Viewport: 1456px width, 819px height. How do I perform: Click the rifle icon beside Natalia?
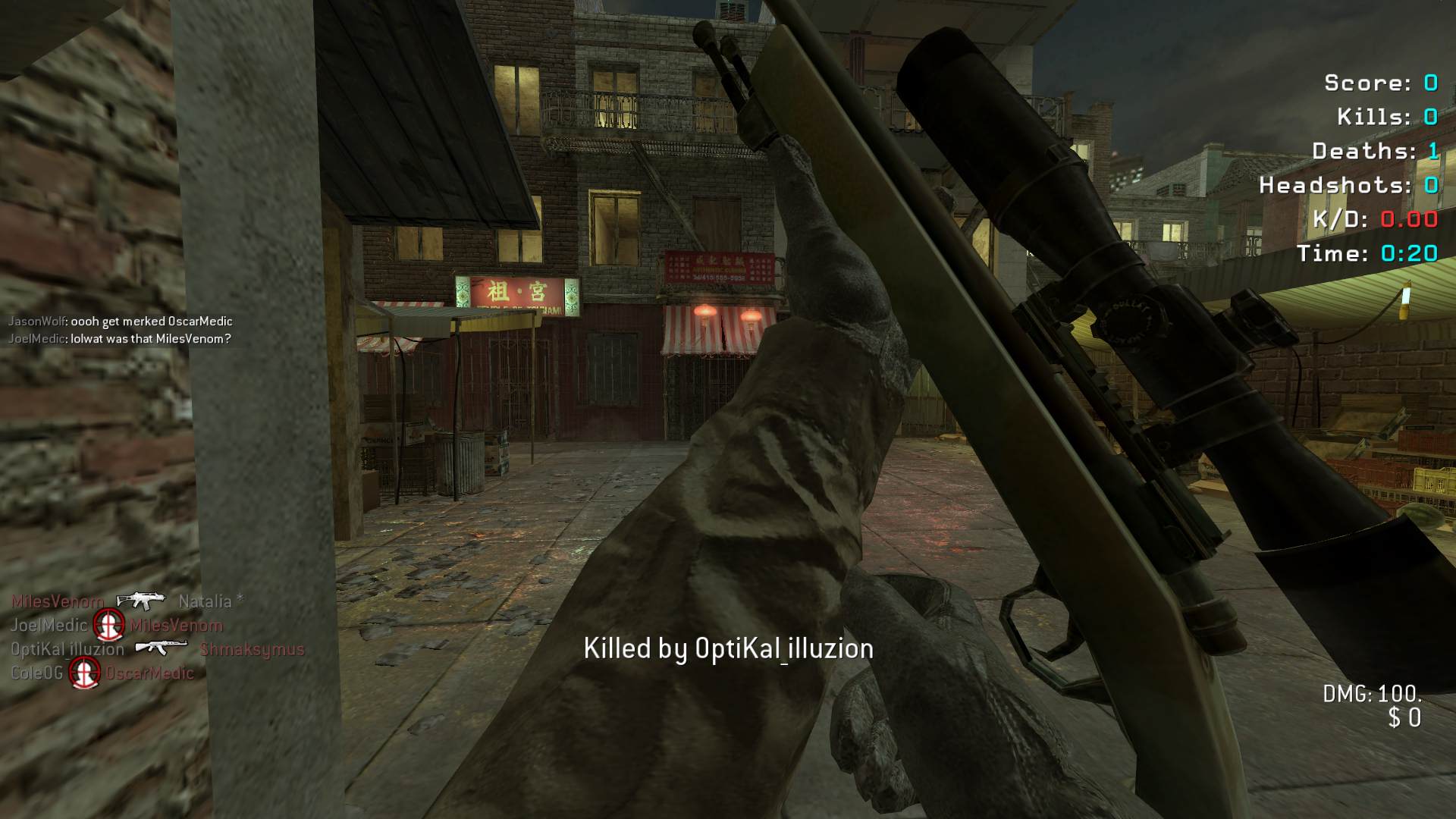pos(140,601)
